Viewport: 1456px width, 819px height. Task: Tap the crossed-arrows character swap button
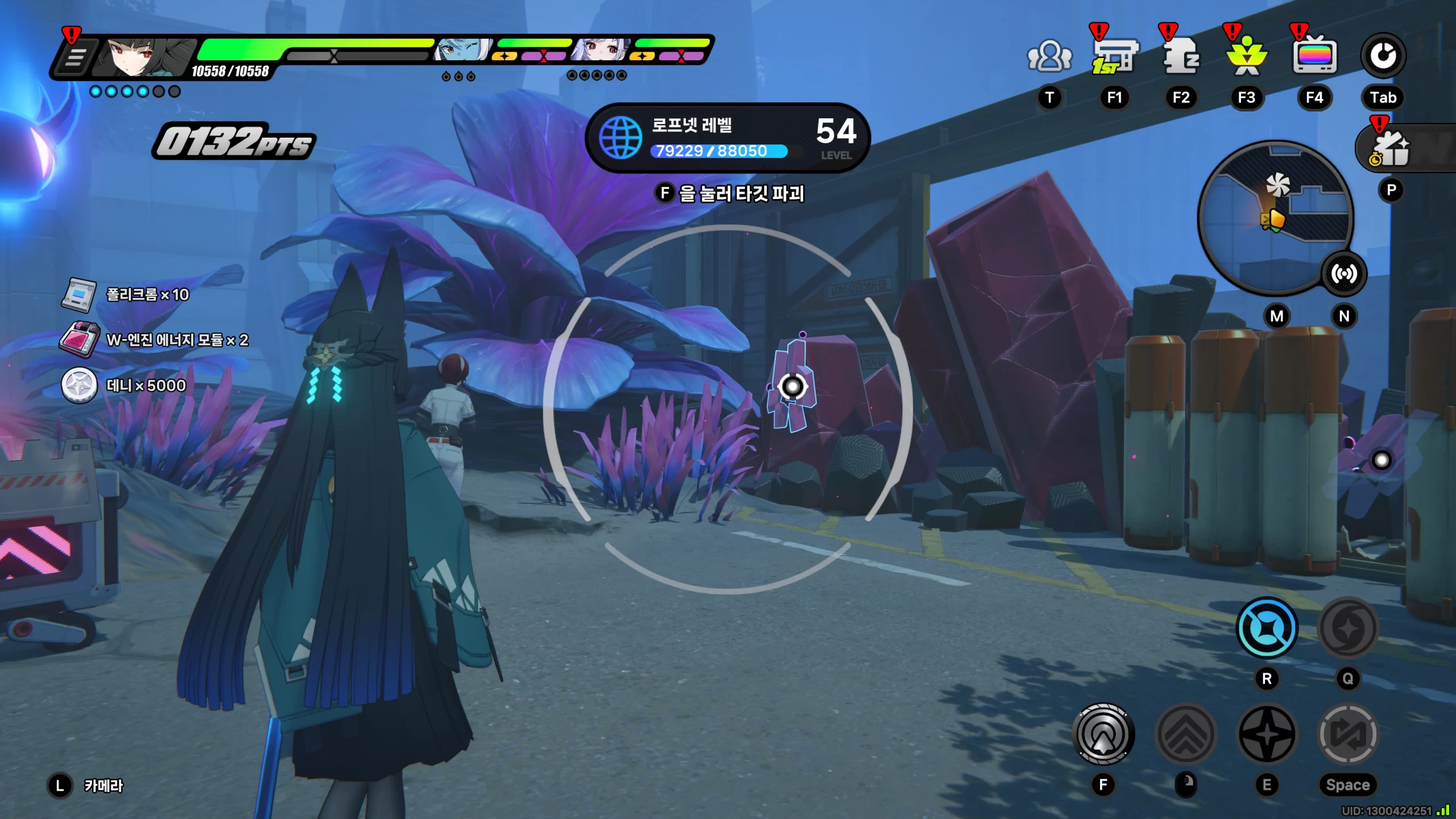1347,734
